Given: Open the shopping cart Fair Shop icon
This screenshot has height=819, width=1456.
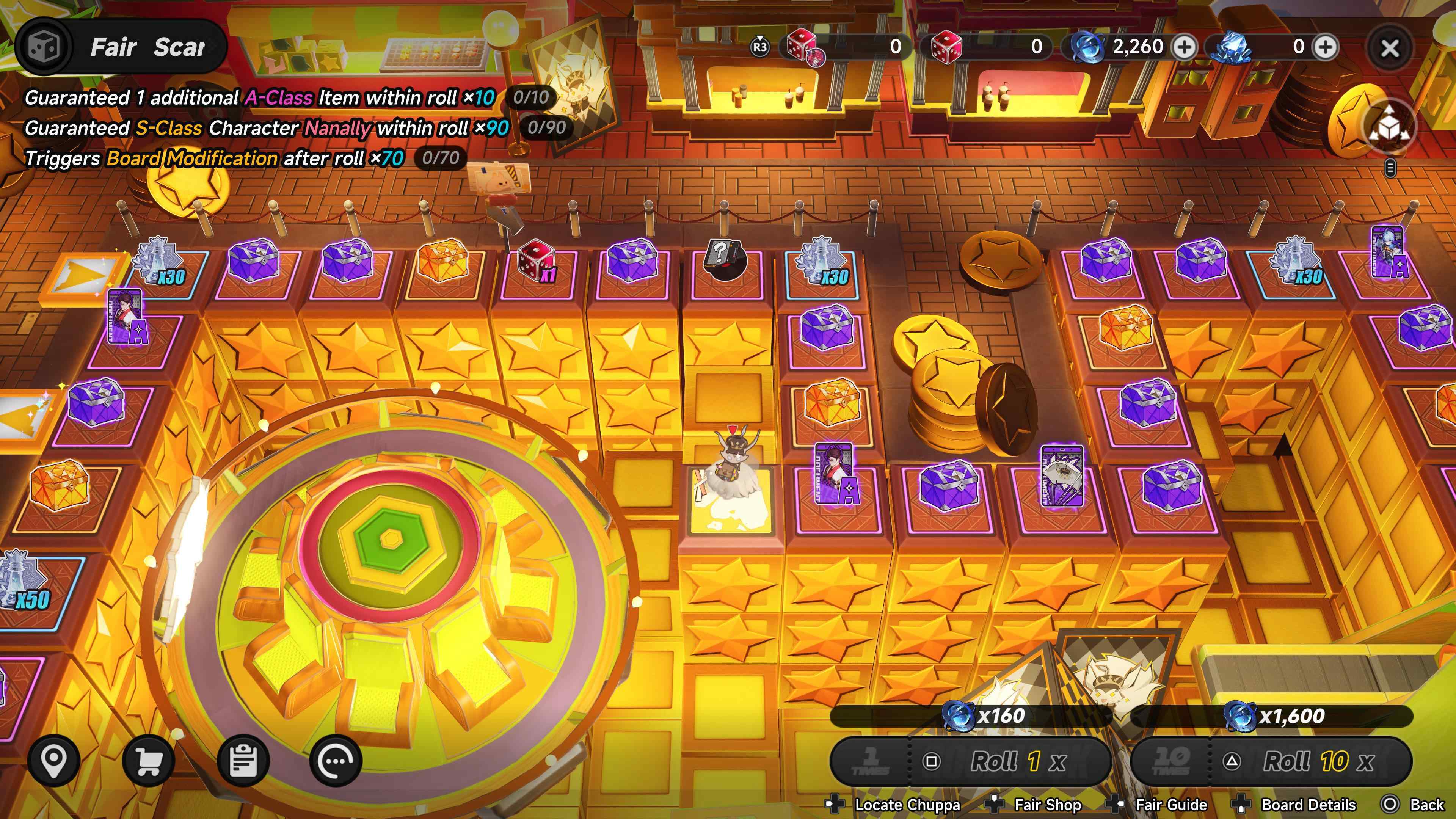Looking at the screenshot, I should pyautogui.click(x=148, y=761).
